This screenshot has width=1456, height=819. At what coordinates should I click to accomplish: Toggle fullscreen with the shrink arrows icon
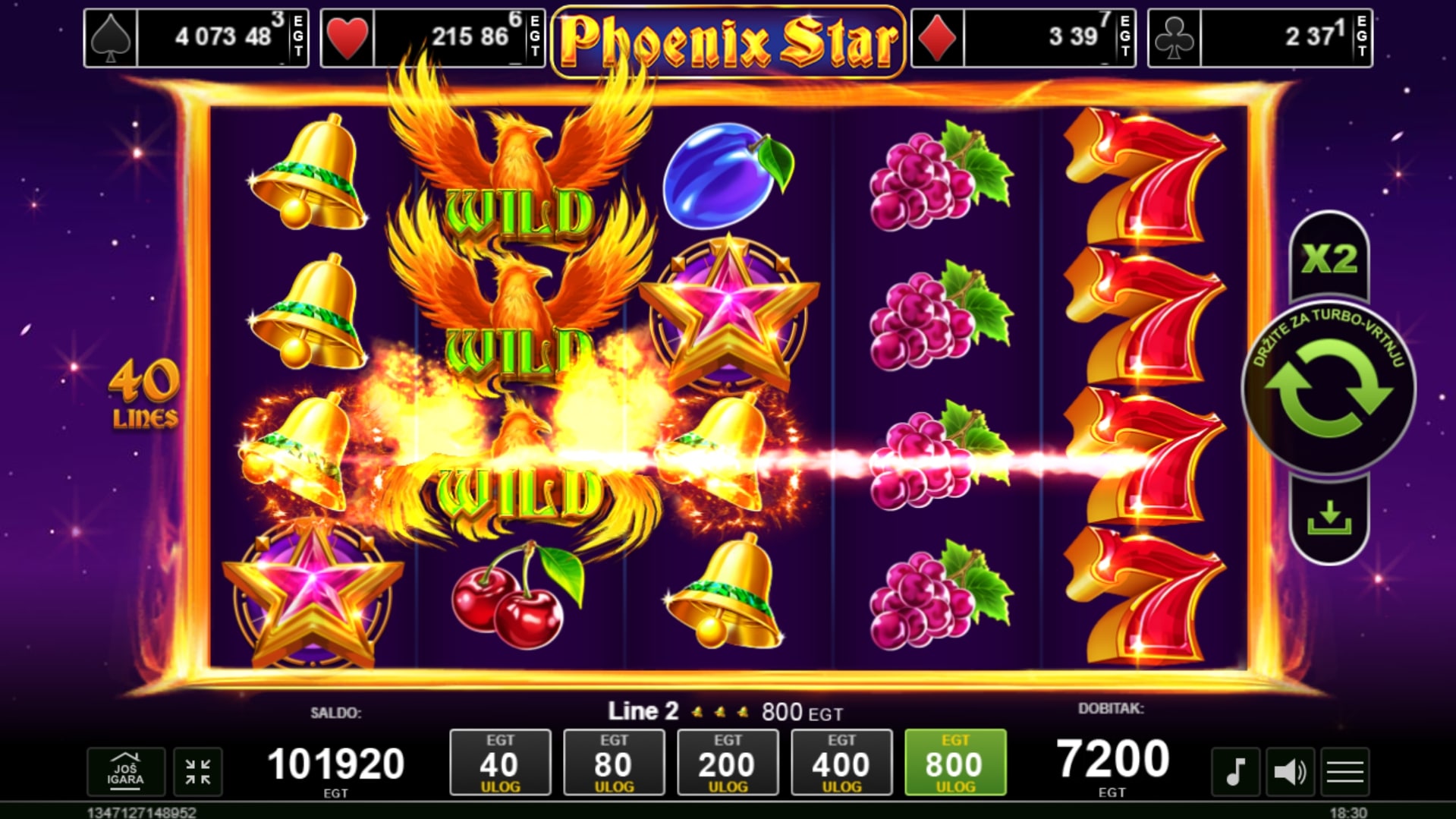click(198, 771)
